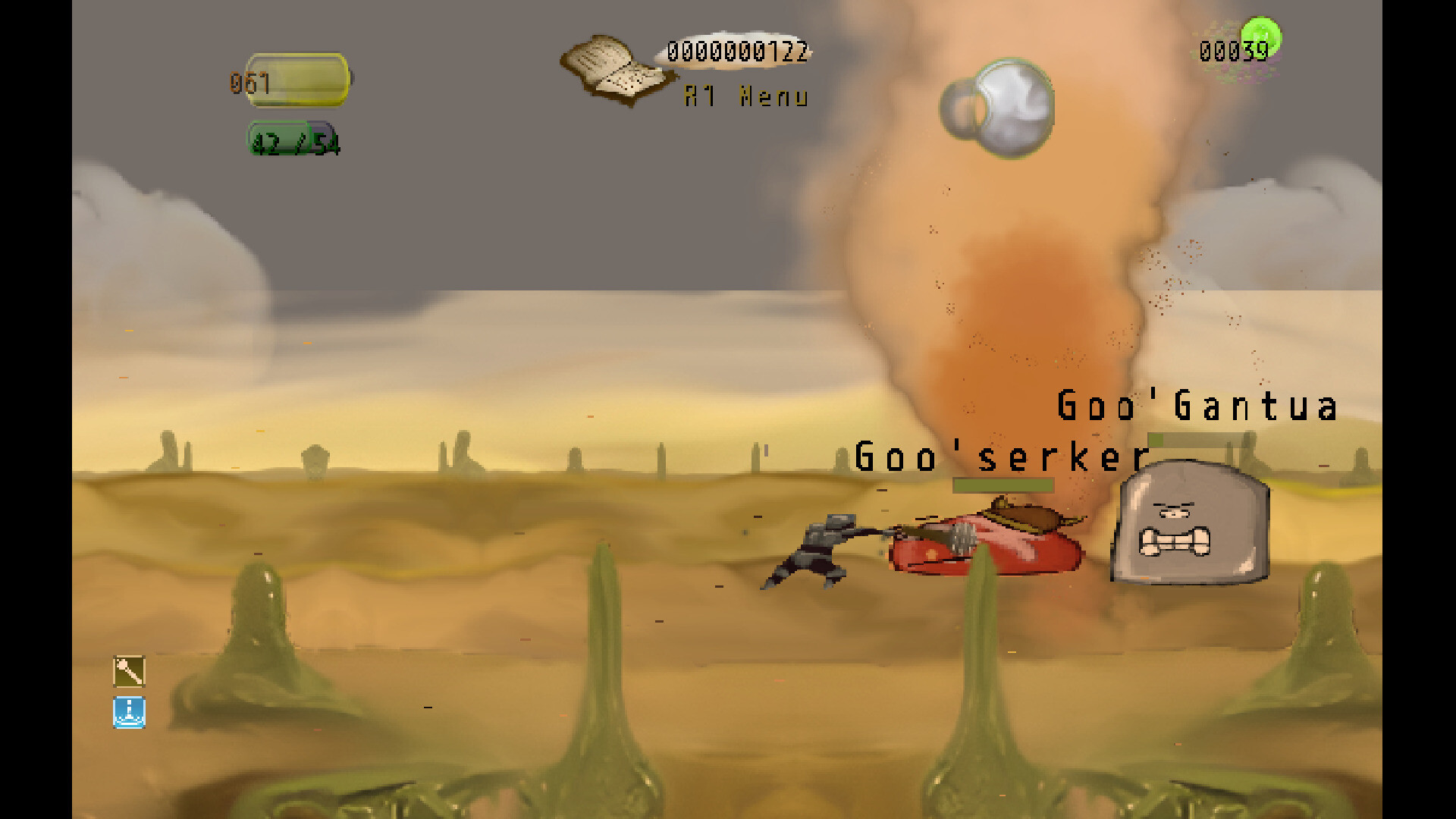
Task: Toggle the weapon slot in the bottom-left corner
Action: 128,672
